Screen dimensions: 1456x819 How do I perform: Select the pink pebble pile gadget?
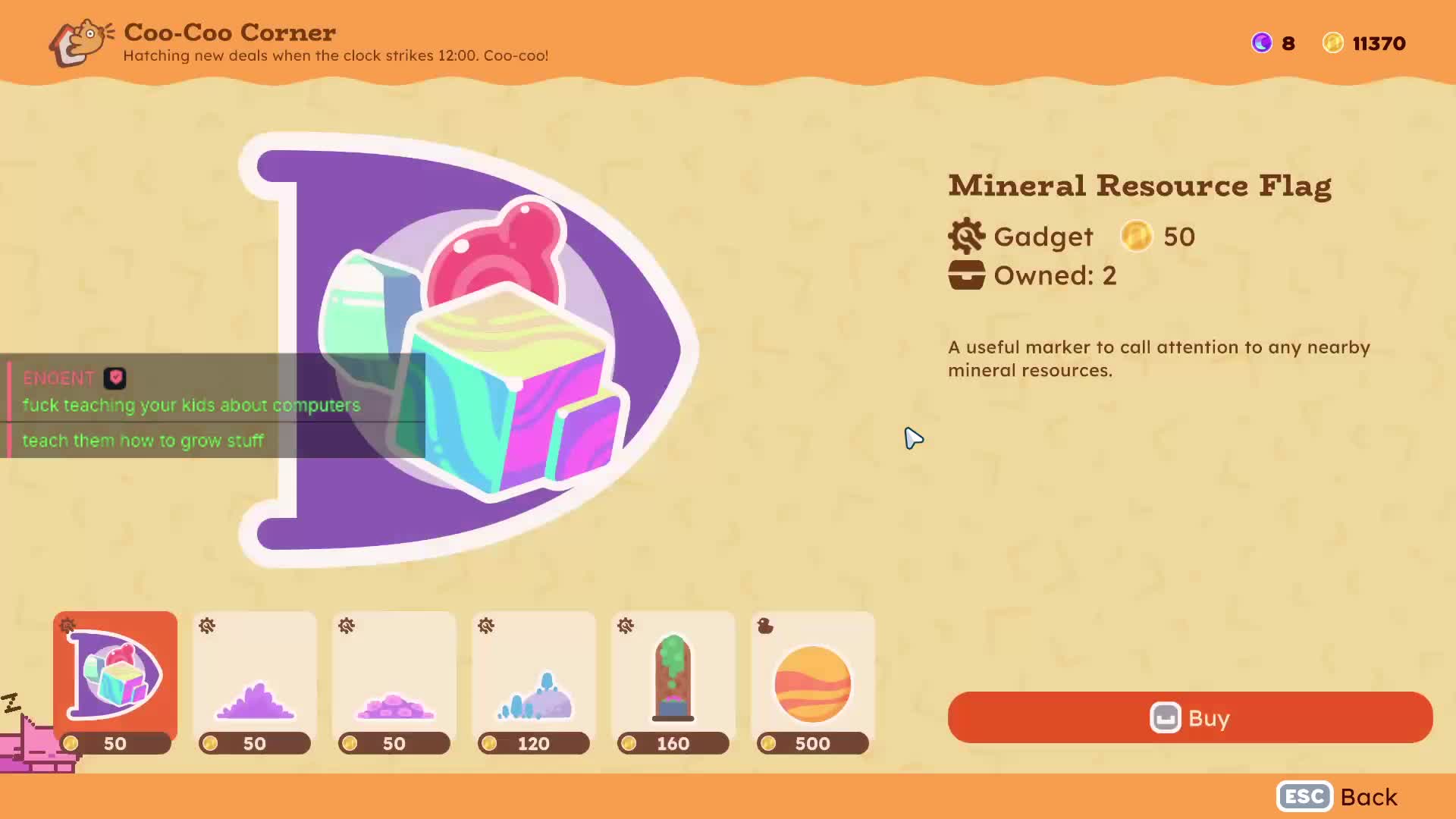pyautogui.click(x=394, y=681)
